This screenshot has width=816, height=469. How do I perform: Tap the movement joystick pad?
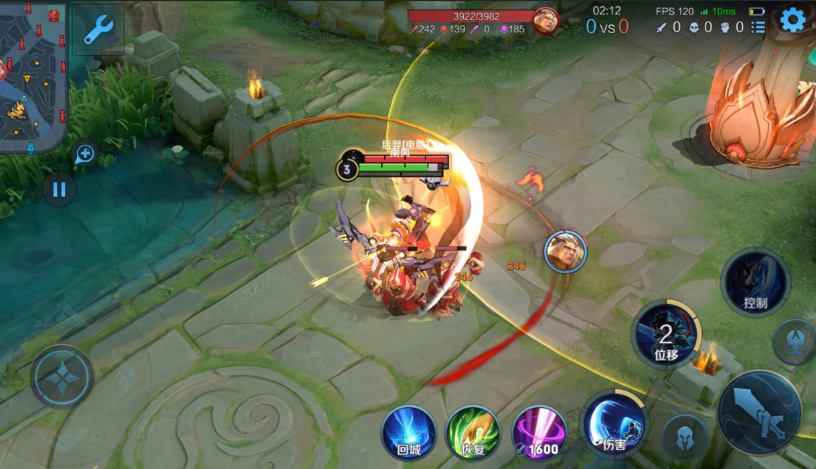pyautogui.click(x=62, y=377)
